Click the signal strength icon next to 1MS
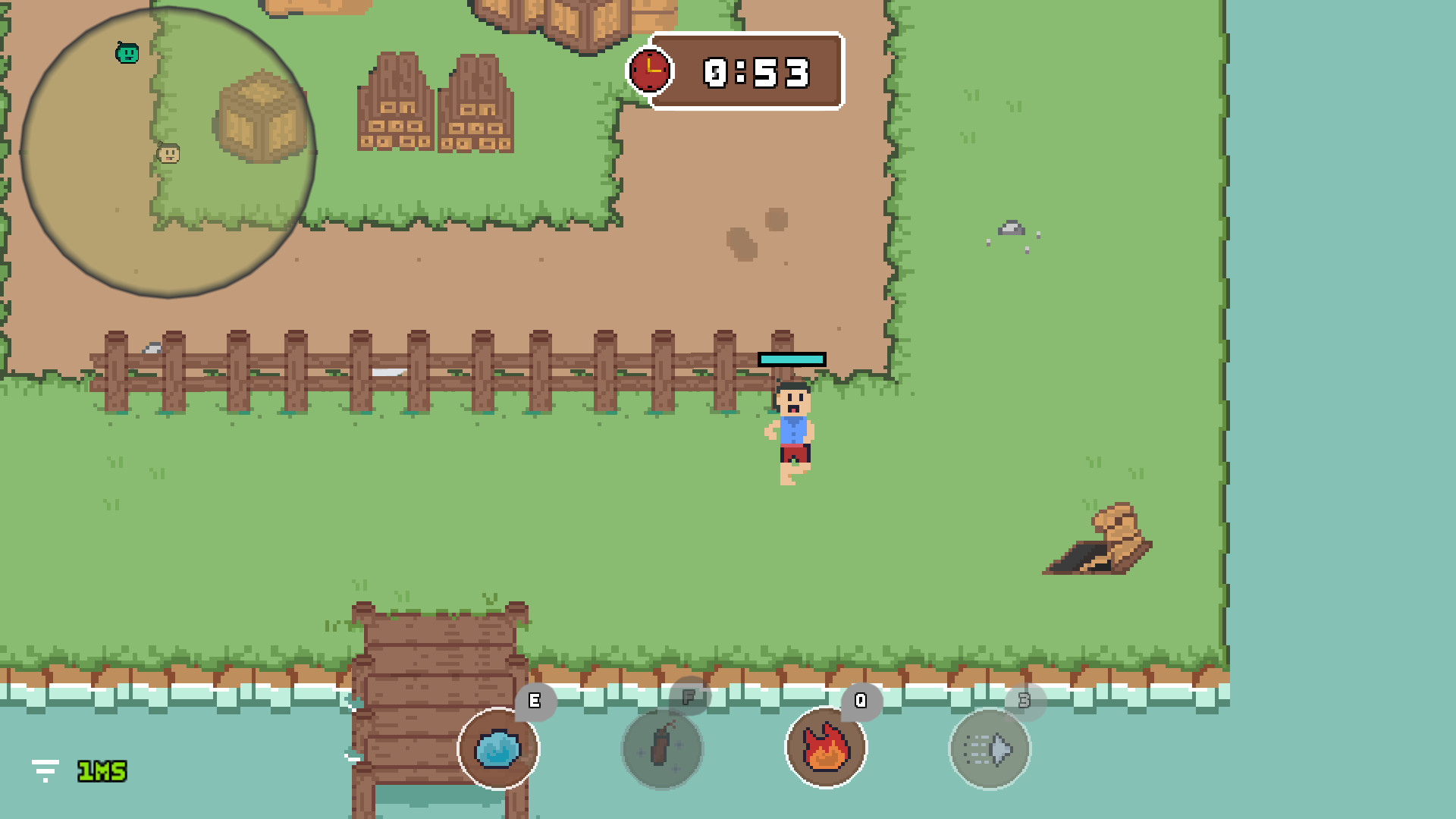 point(45,771)
